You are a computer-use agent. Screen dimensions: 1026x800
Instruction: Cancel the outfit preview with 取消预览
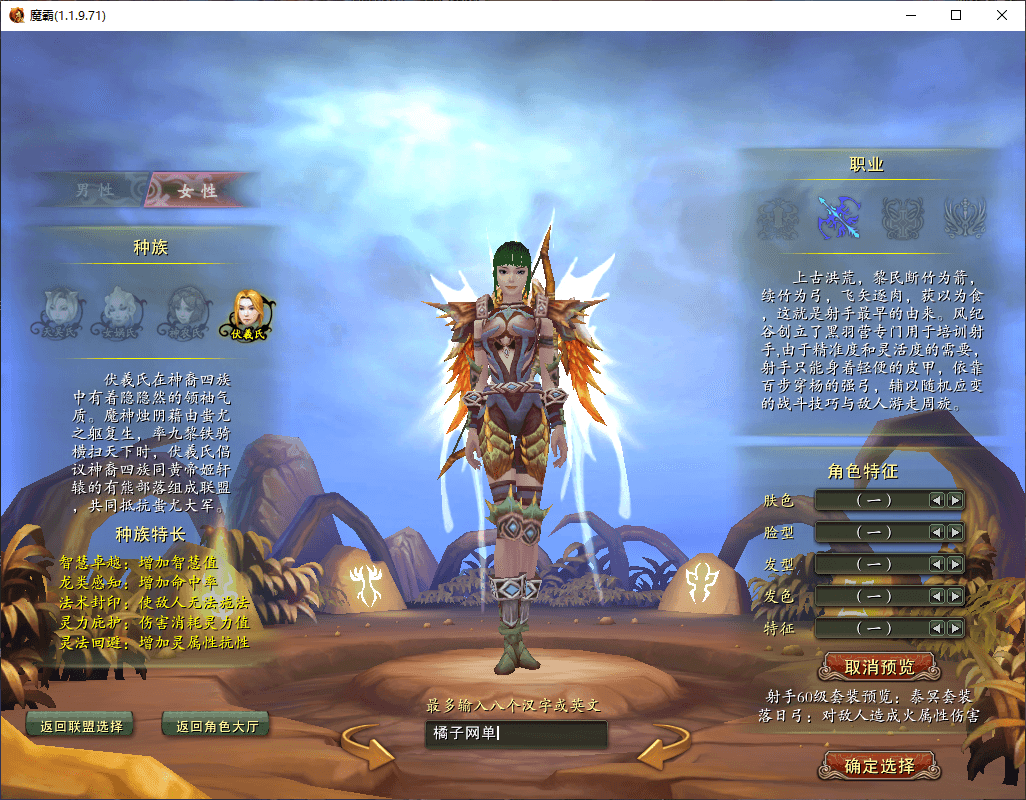point(879,666)
